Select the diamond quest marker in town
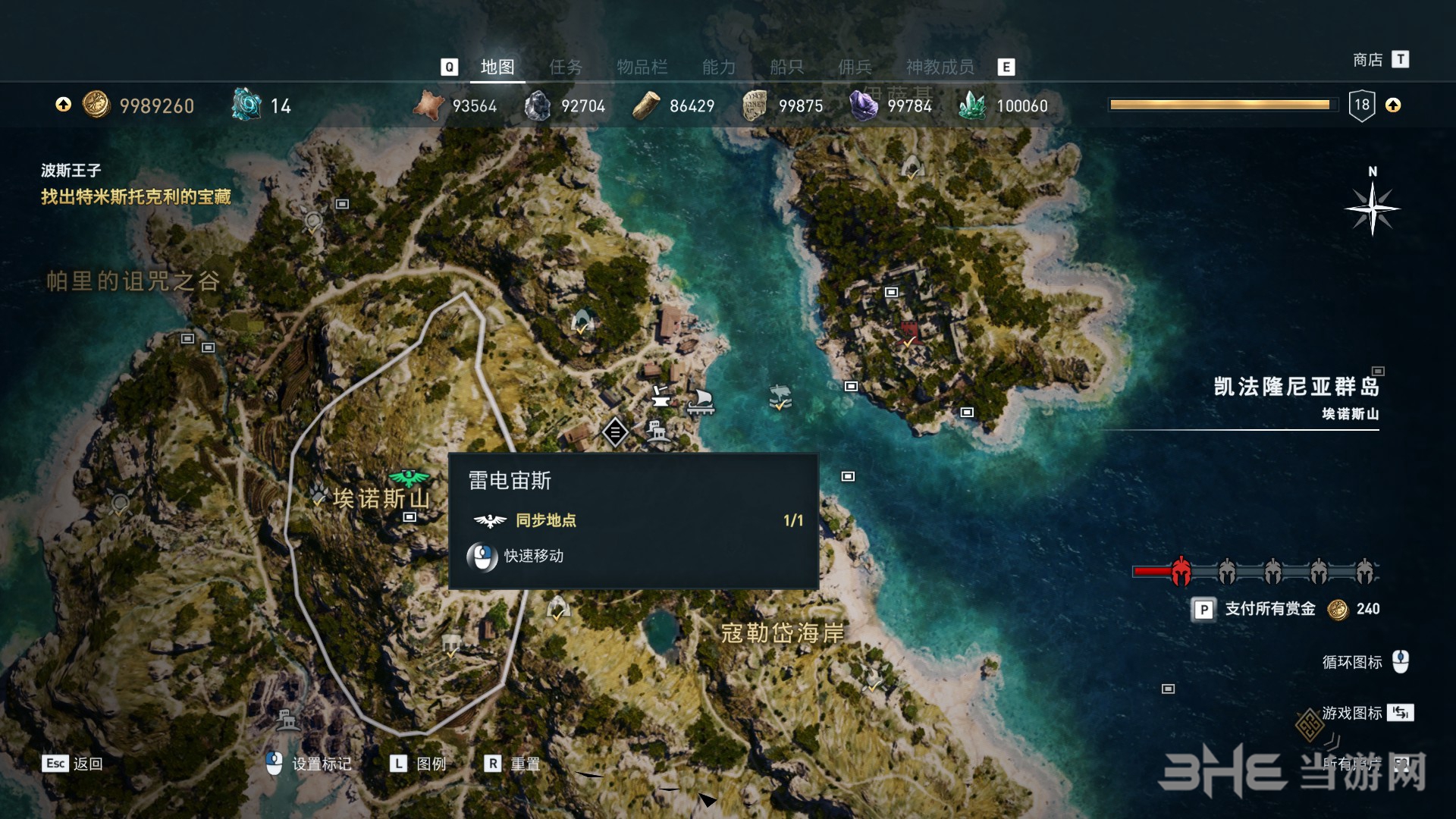1456x819 pixels. pos(615,432)
